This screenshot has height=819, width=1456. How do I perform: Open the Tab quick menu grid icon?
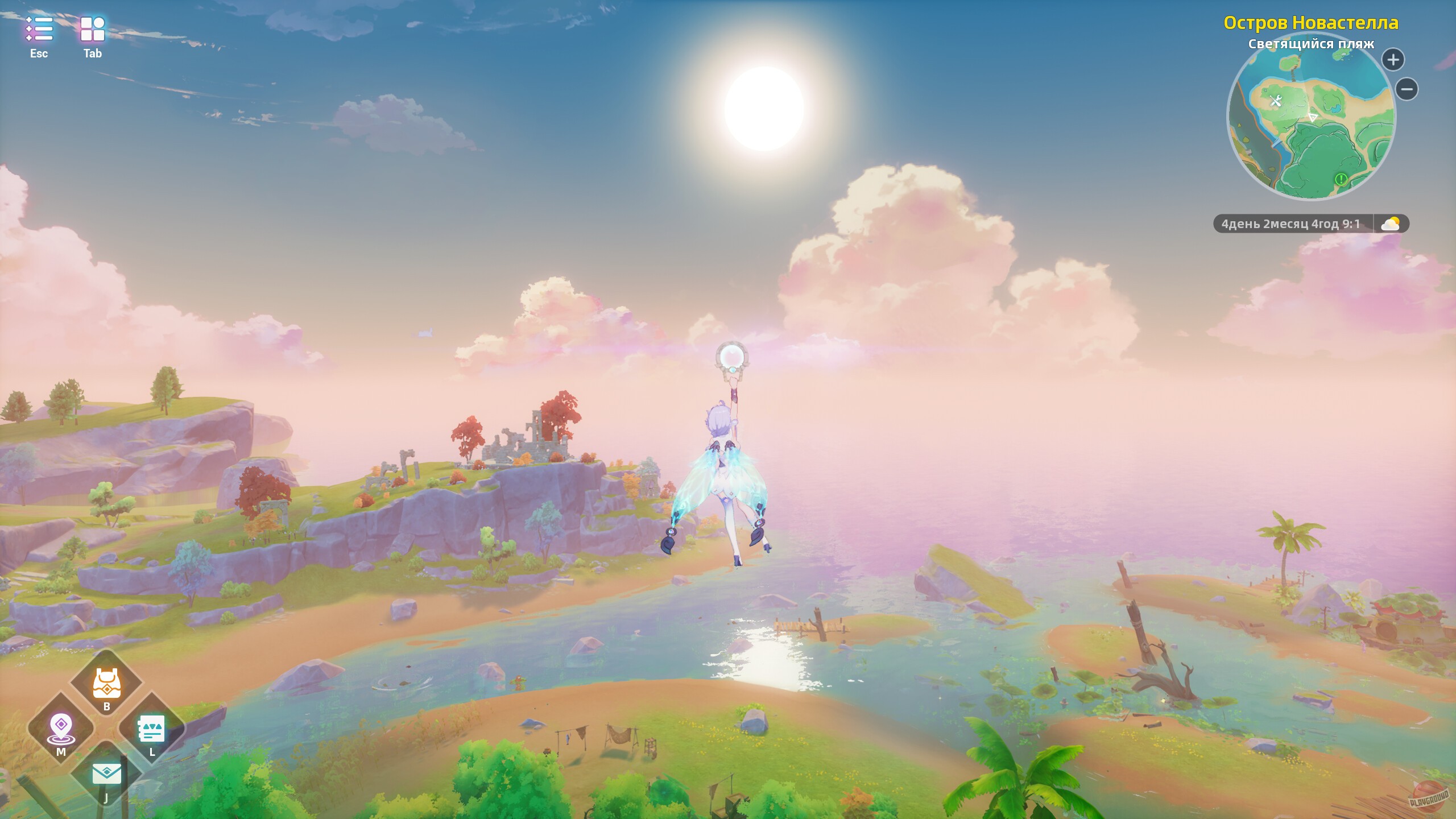[x=92, y=28]
